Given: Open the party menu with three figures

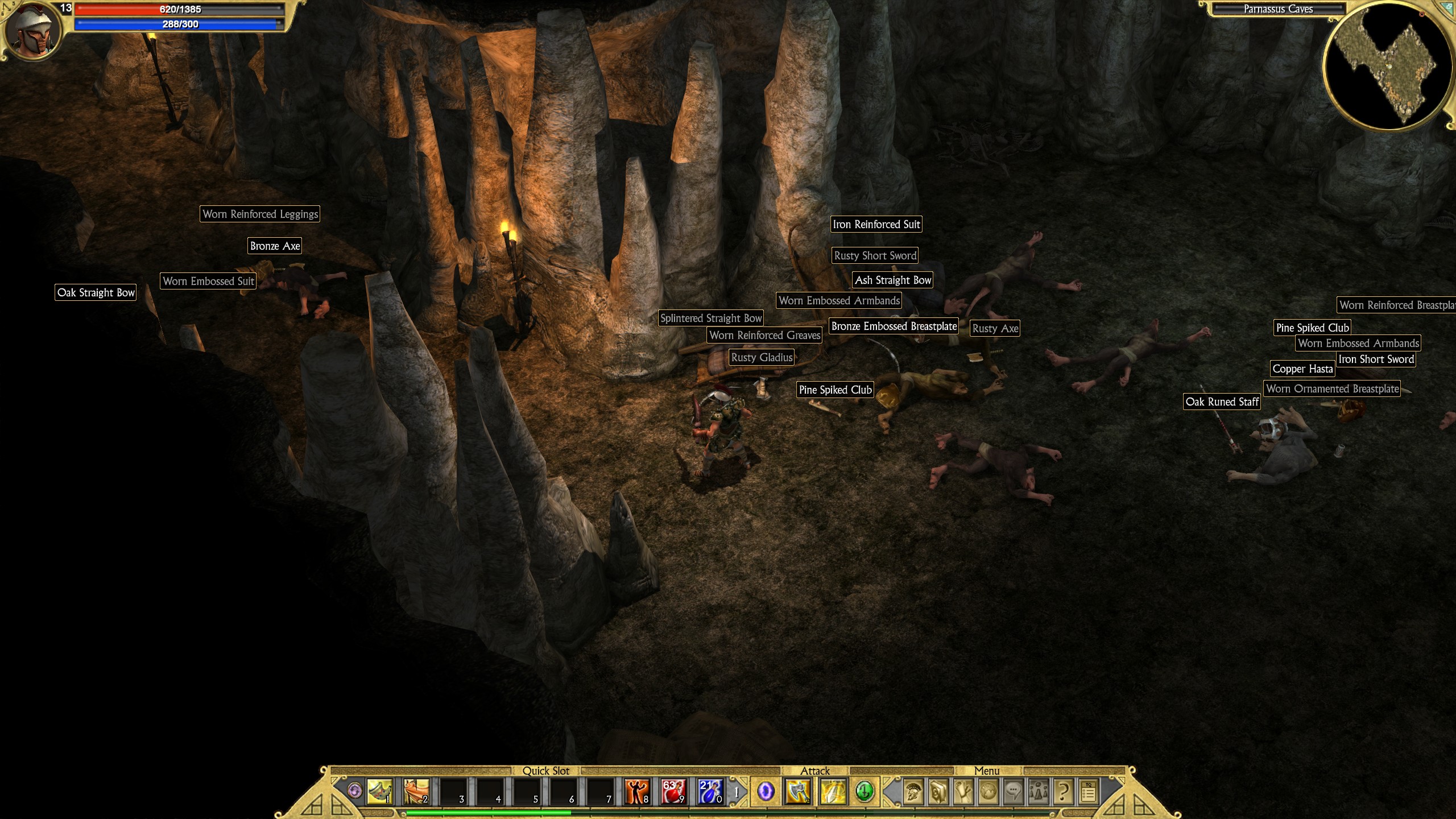Looking at the screenshot, I should (1038, 791).
